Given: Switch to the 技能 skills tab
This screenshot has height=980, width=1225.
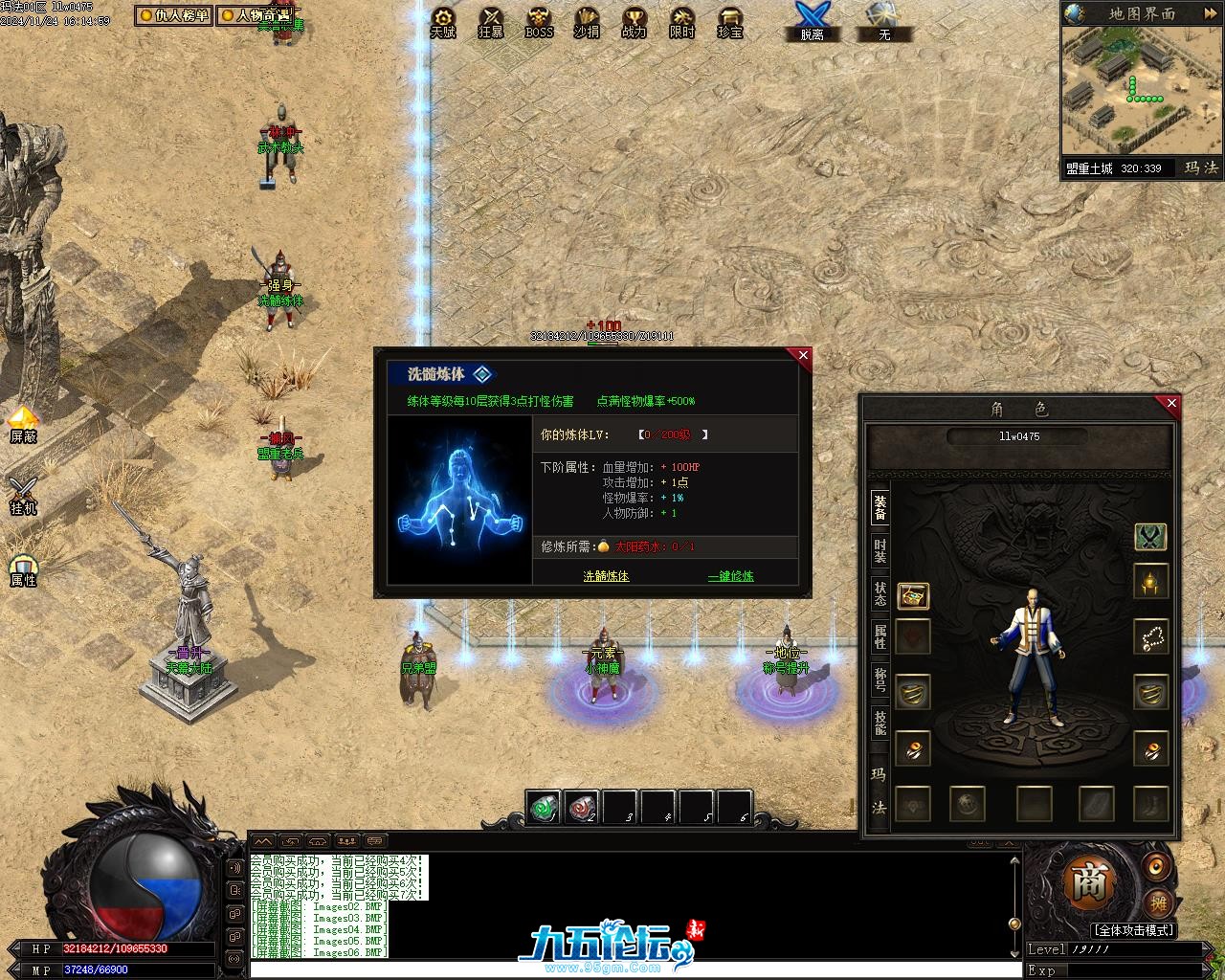Looking at the screenshot, I should [880, 723].
